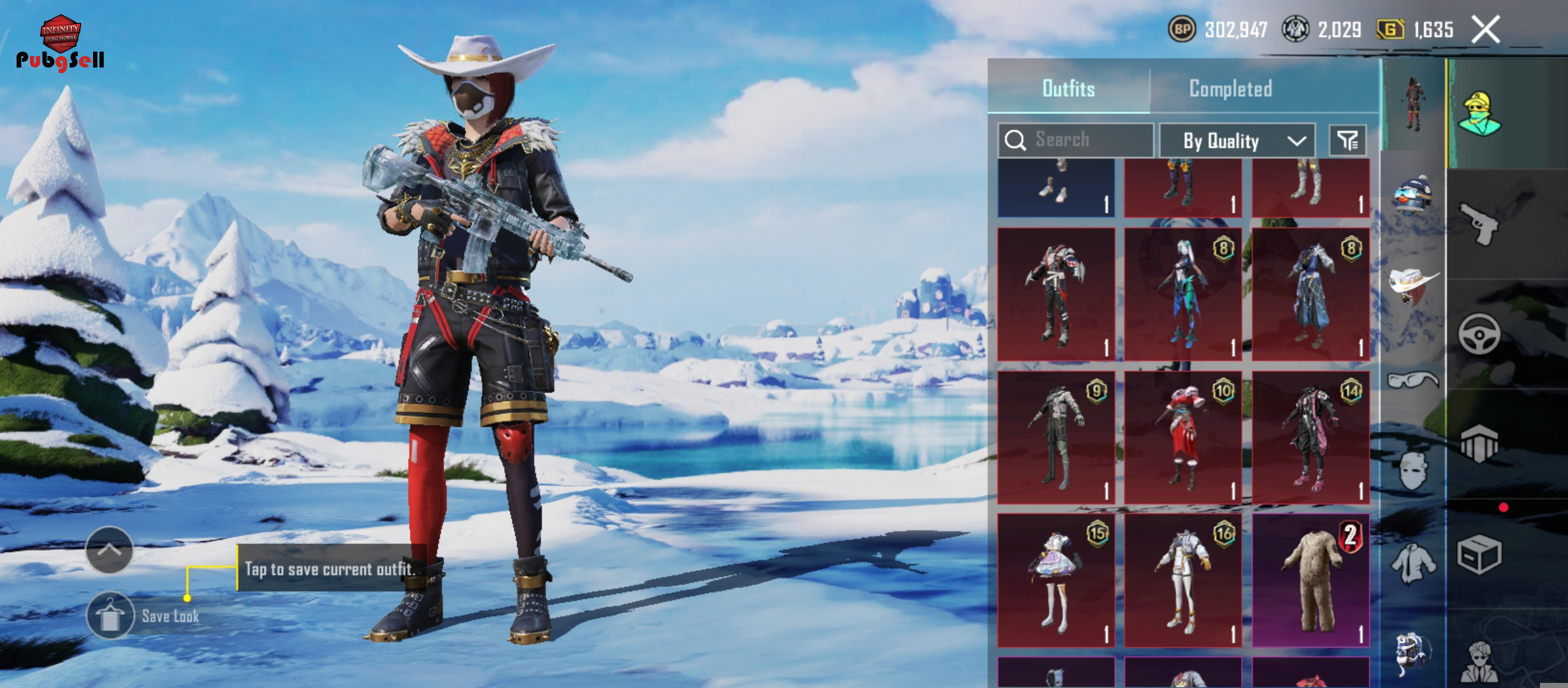Choose the white suit outfit with badge 16
1568x688 pixels.
(x=1183, y=580)
